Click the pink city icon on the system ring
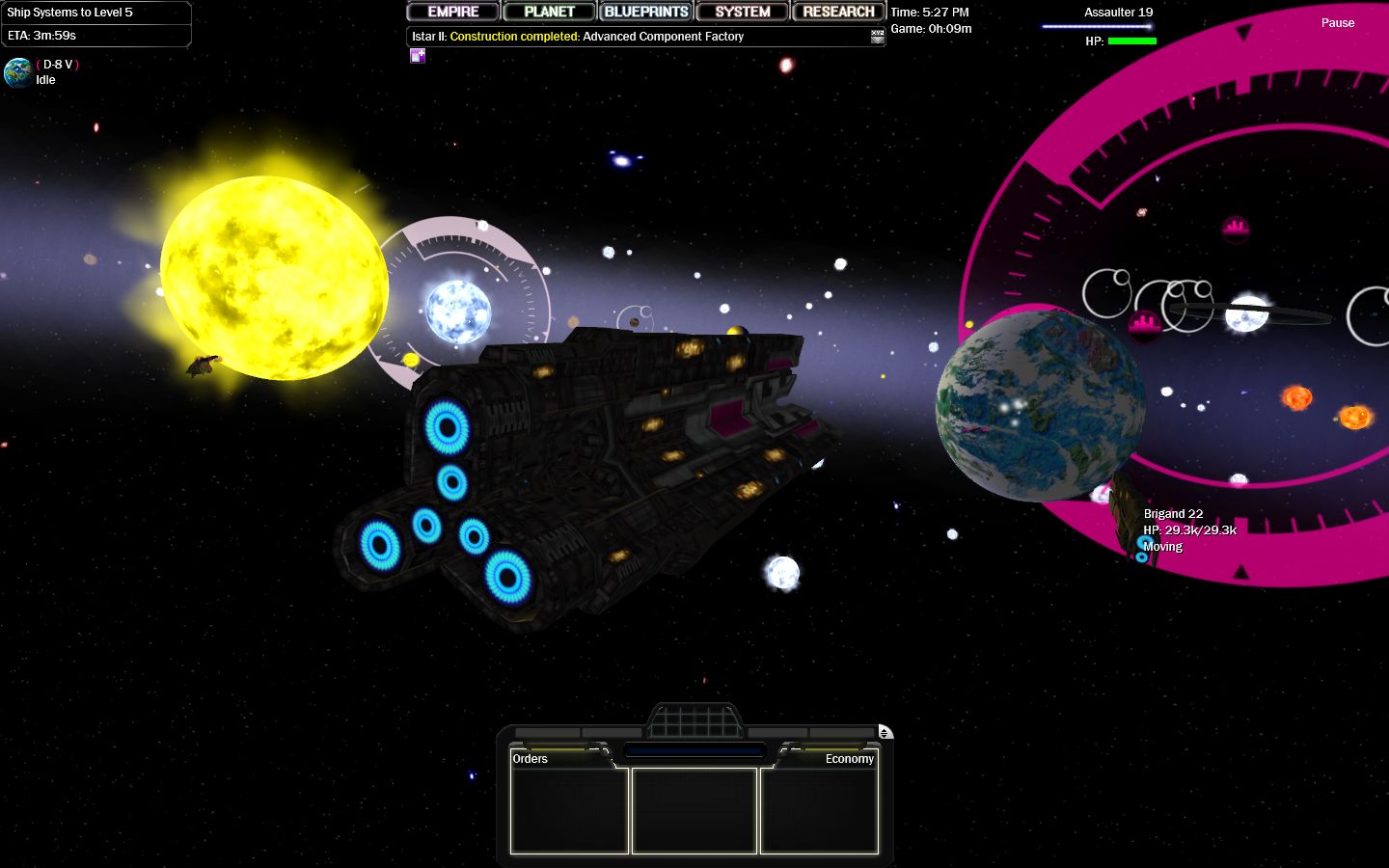The width and height of the screenshot is (1389, 868). click(x=1237, y=231)
